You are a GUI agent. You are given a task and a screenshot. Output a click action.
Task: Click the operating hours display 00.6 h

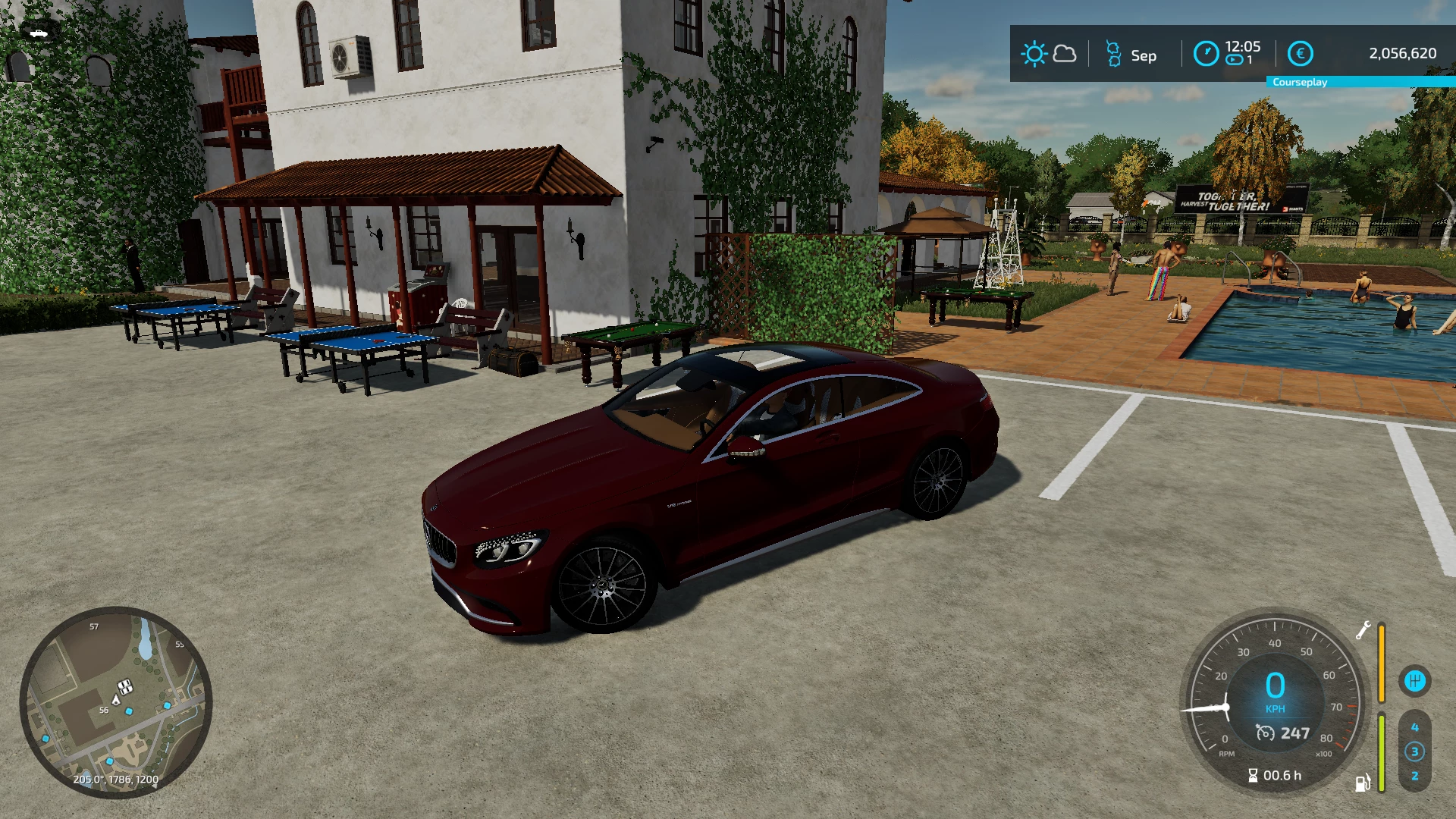point(1274,775)
